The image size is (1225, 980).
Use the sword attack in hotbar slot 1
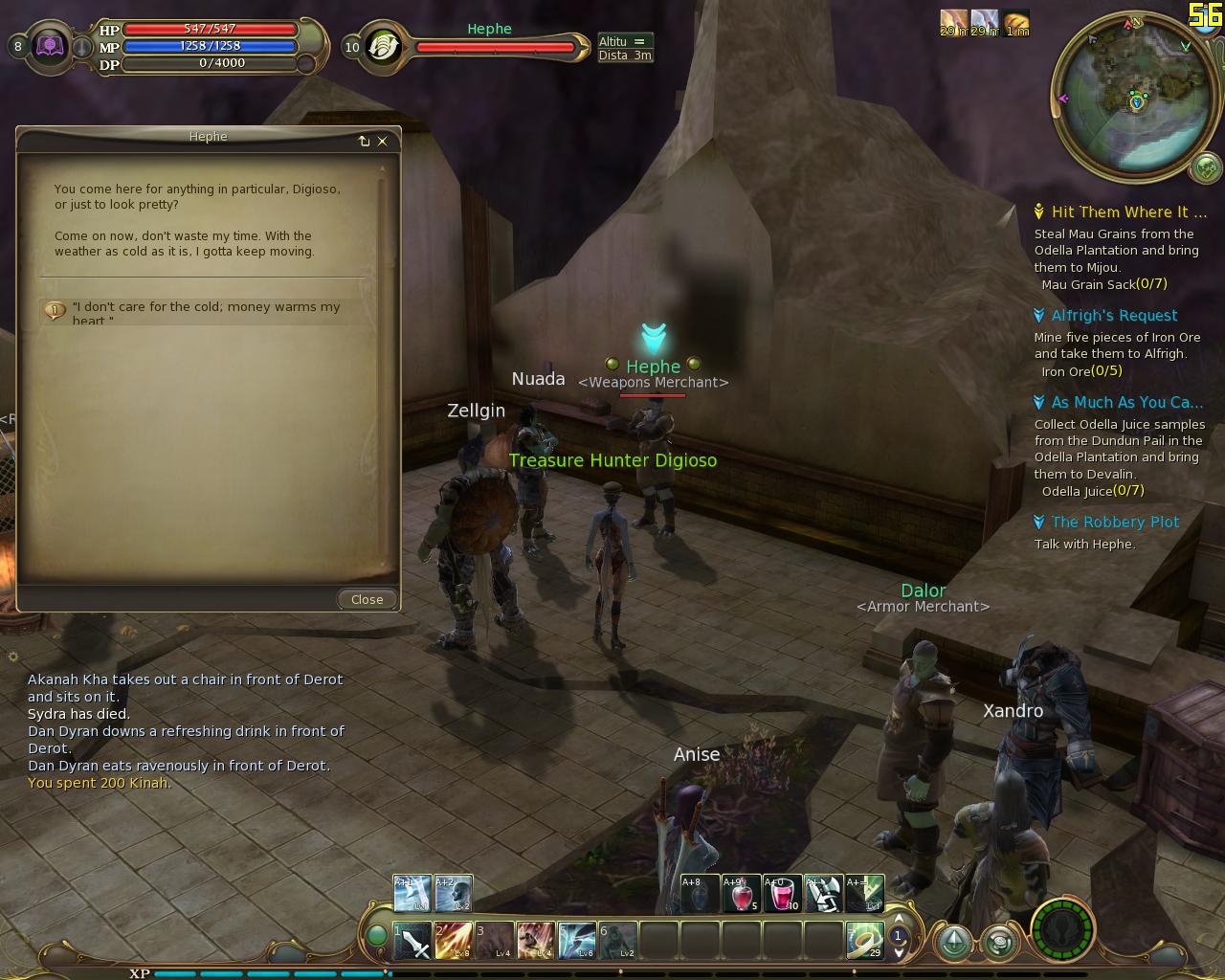[x=412, y=942]
